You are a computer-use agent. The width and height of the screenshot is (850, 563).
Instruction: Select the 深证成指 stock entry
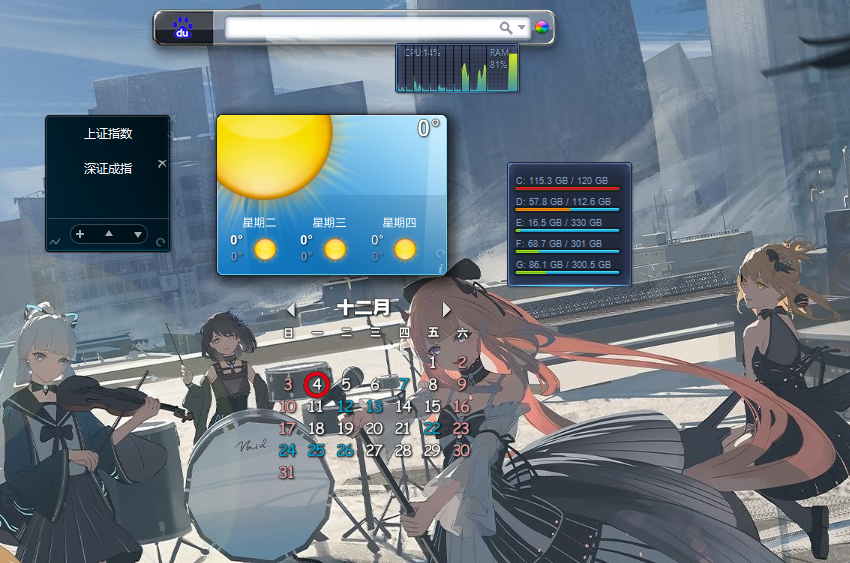pyautogui.click(x=108, y=169)
